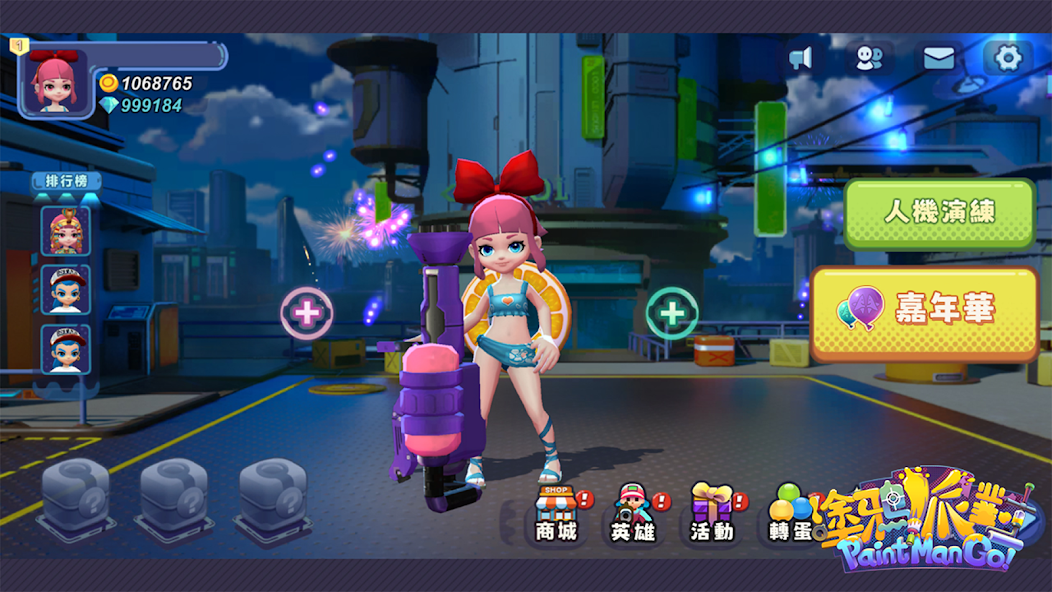Click the green plus teammate invite slot
The image size is (1052, 592).
[672, 313]
